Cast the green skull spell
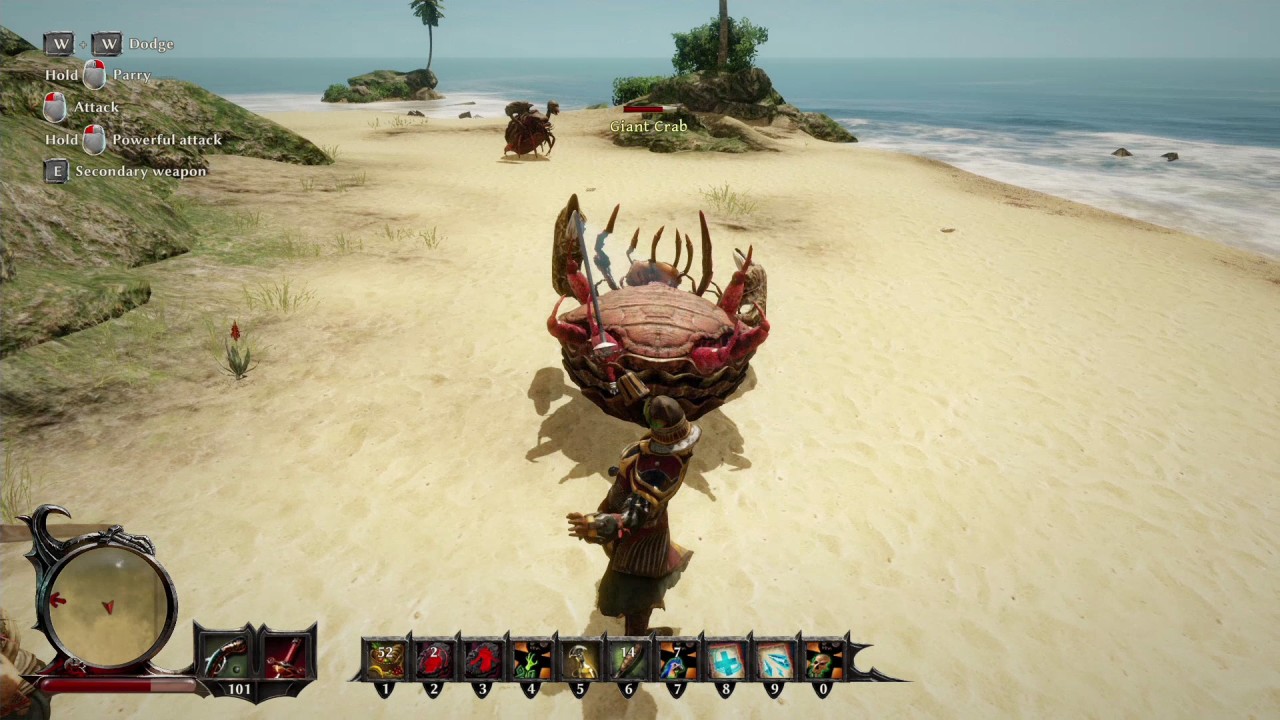 pos(823,660)
